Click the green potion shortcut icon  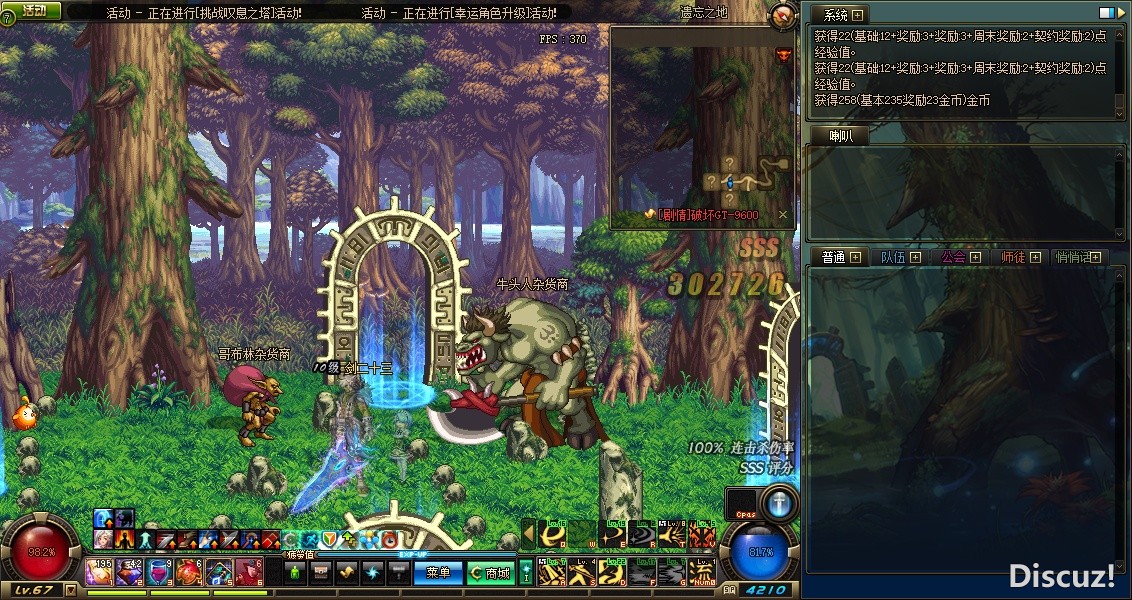pos(295,573)
